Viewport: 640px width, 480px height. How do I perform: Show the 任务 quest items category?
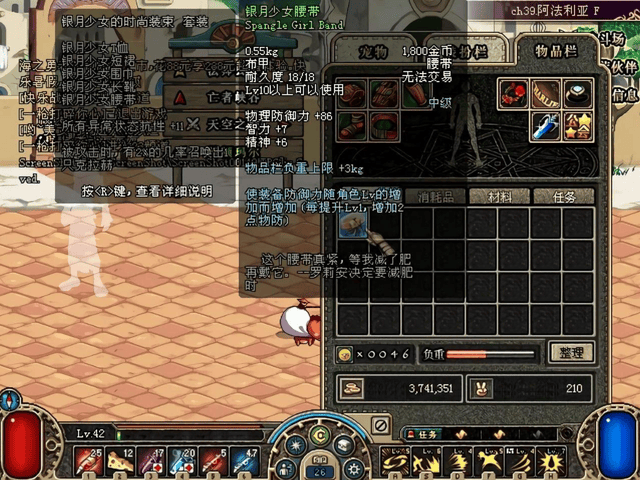(565, 197)
